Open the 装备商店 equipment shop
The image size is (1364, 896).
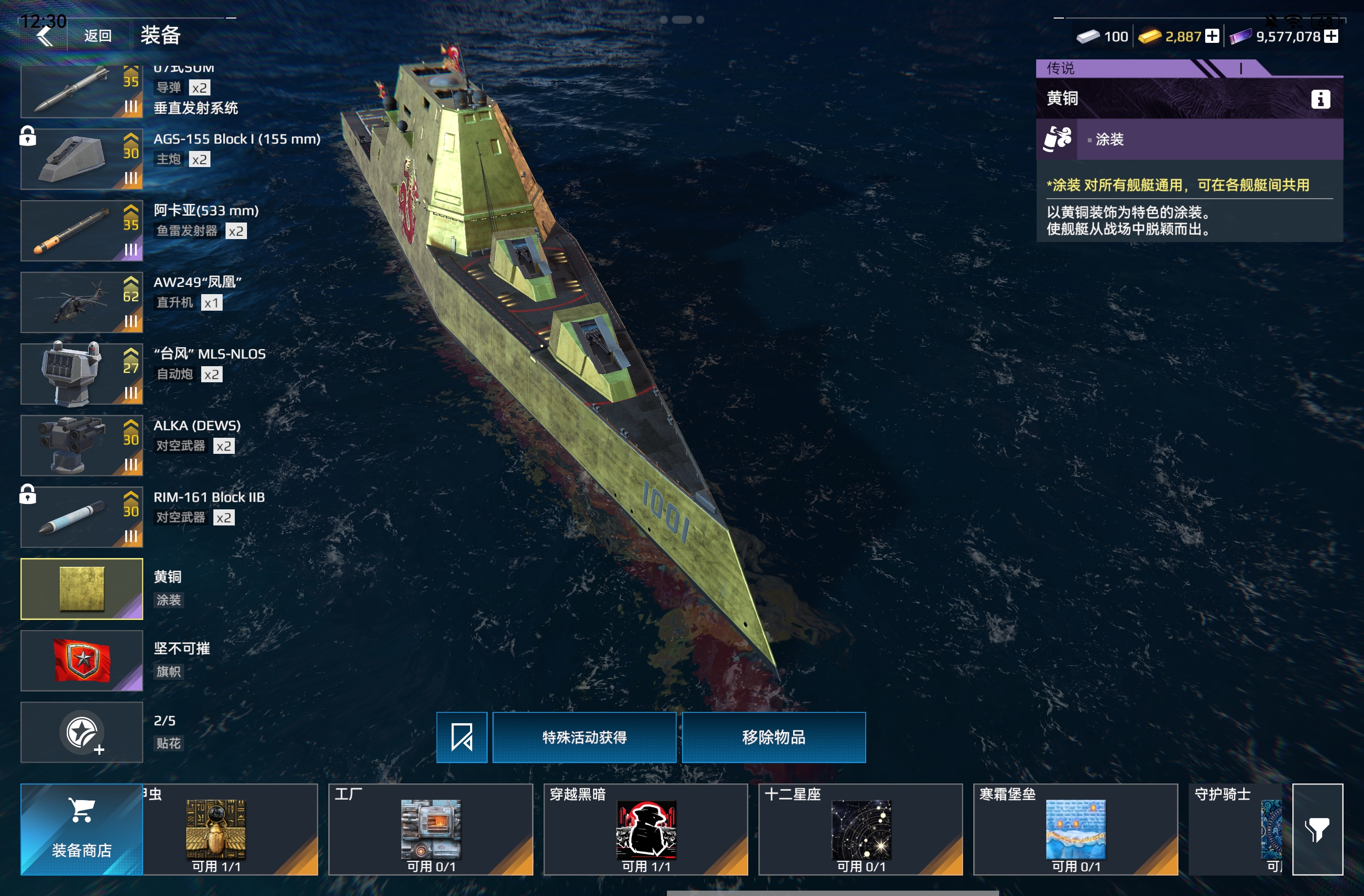click(x=81, y=829)
